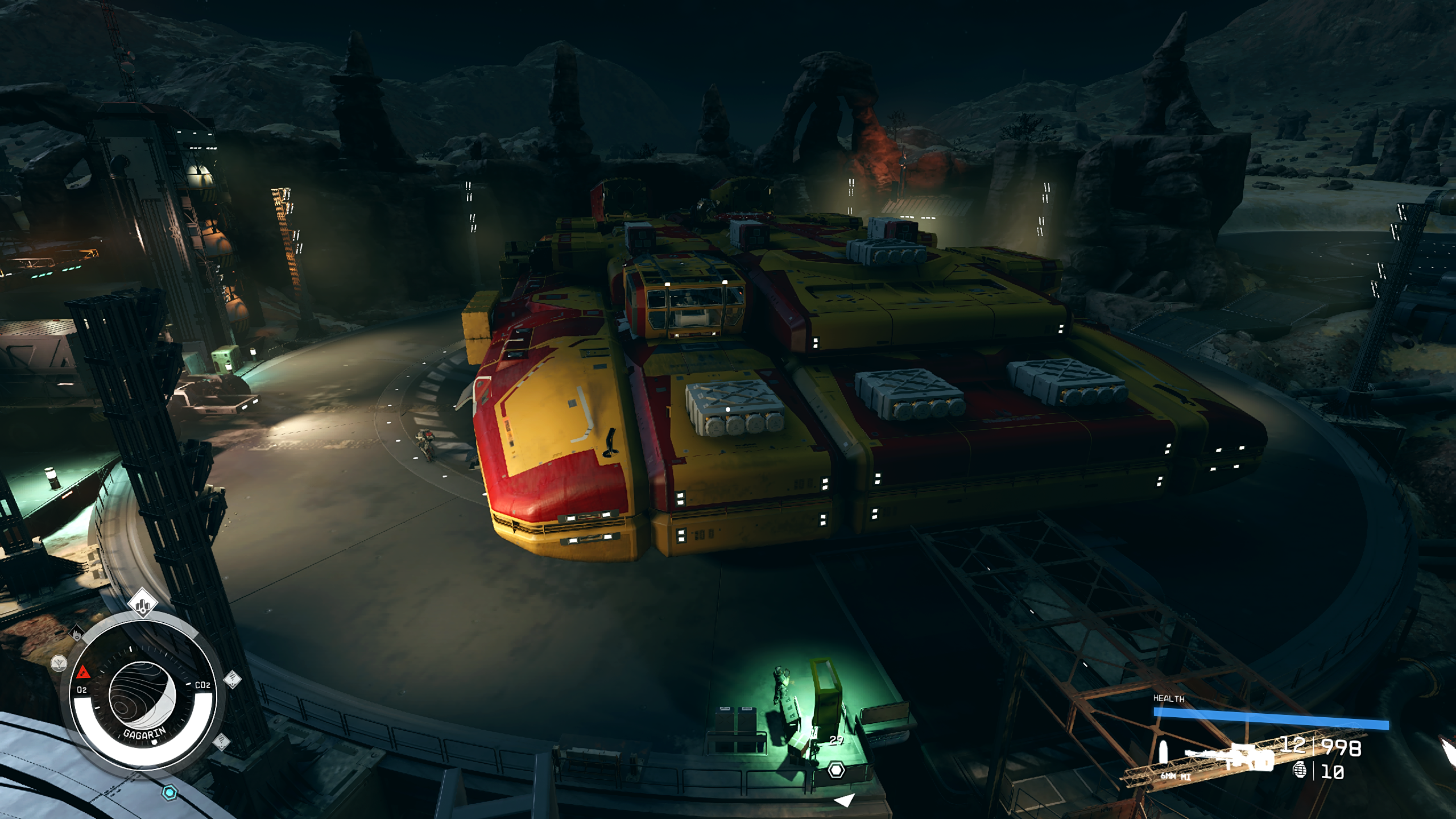
Task: Select the cyan hexagon waypoint marker
Action: pyautogui.click(x=169, y=791)
